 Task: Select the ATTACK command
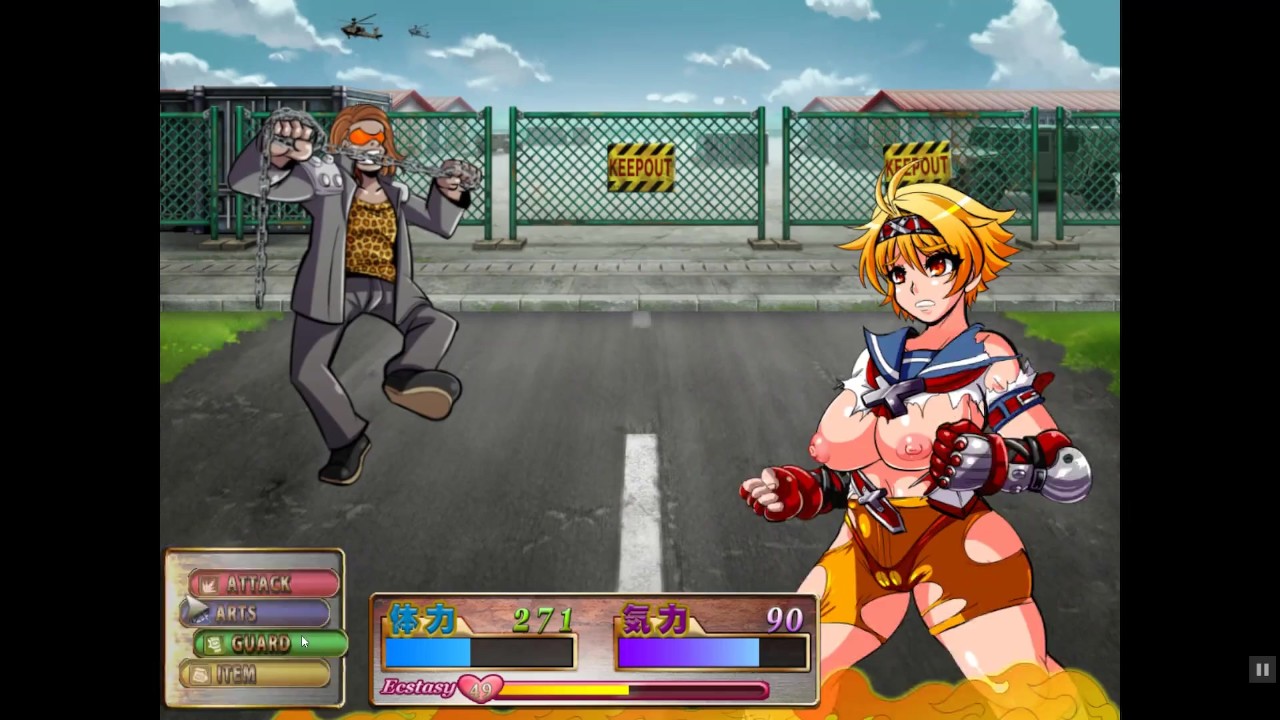(264, 583)
